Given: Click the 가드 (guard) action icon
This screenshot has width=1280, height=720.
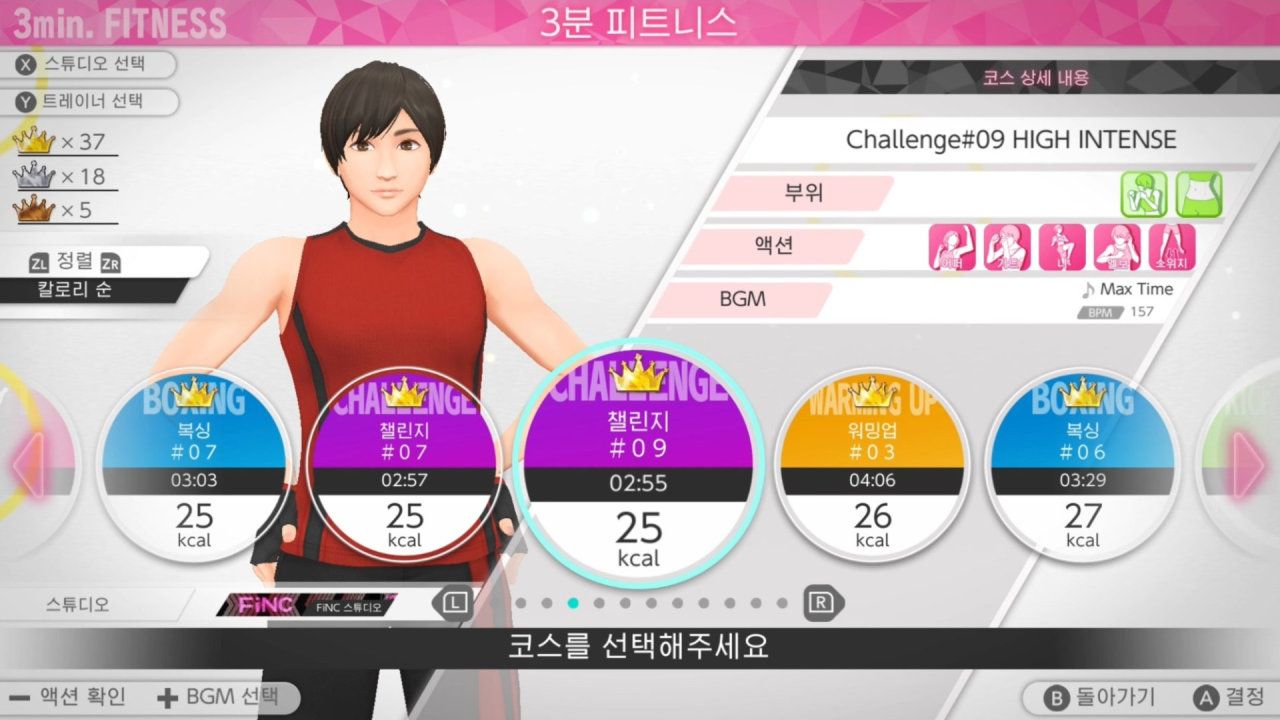Looking at the screenshot, I should click(x=1006, y=245).
